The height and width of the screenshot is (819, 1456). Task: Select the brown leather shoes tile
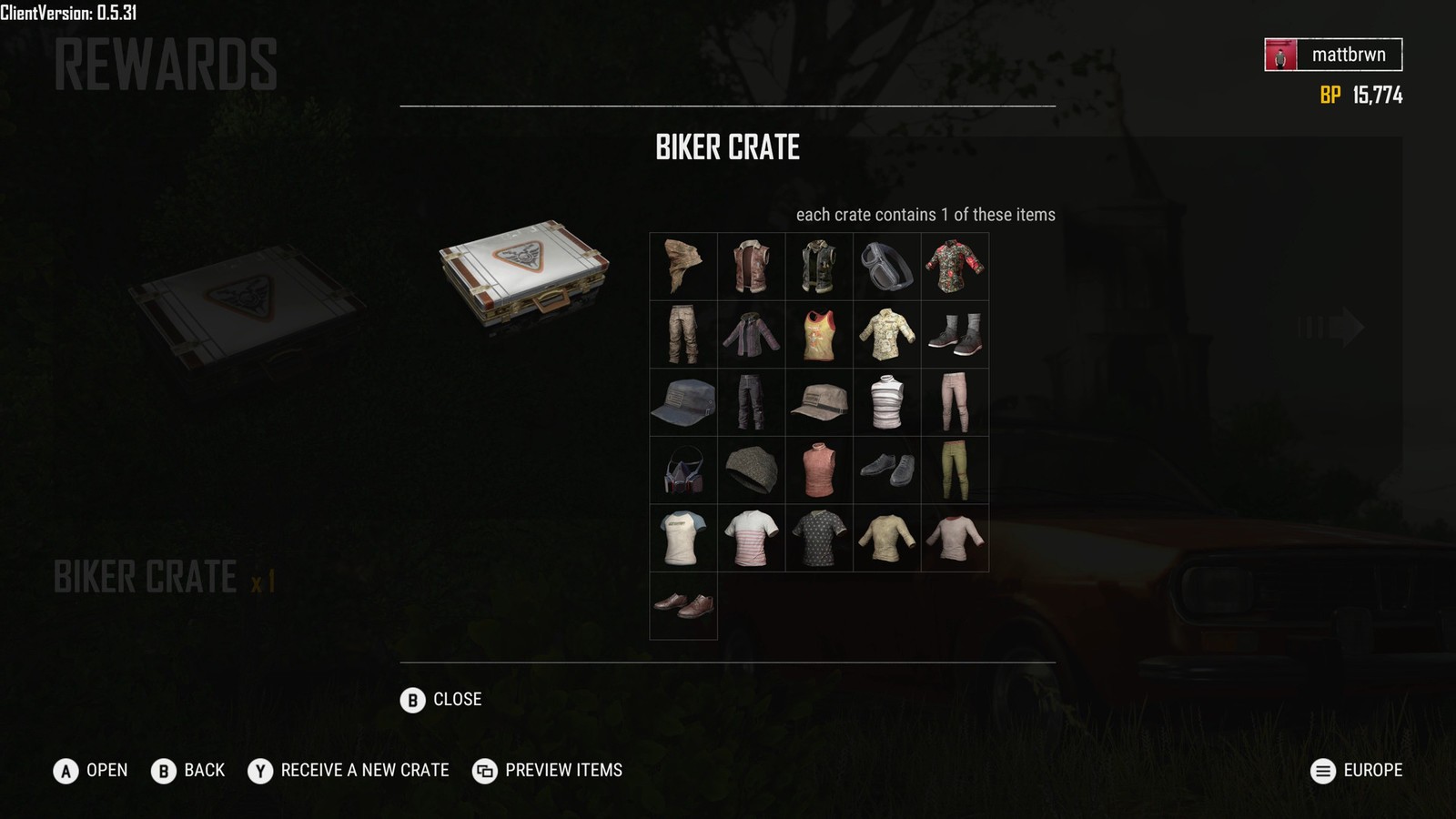(683, 606)
